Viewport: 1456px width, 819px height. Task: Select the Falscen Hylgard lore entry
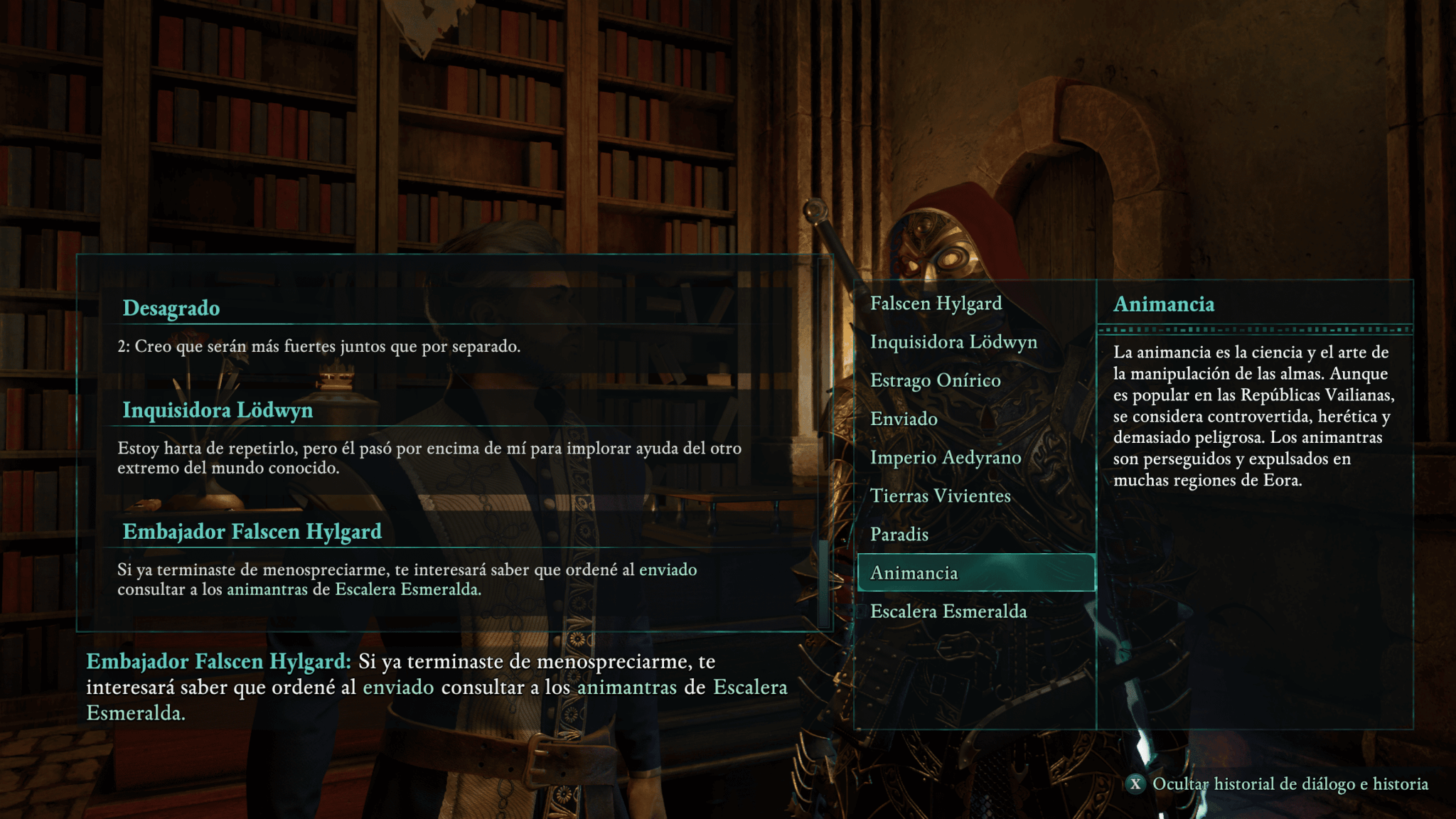pos(936,304)
